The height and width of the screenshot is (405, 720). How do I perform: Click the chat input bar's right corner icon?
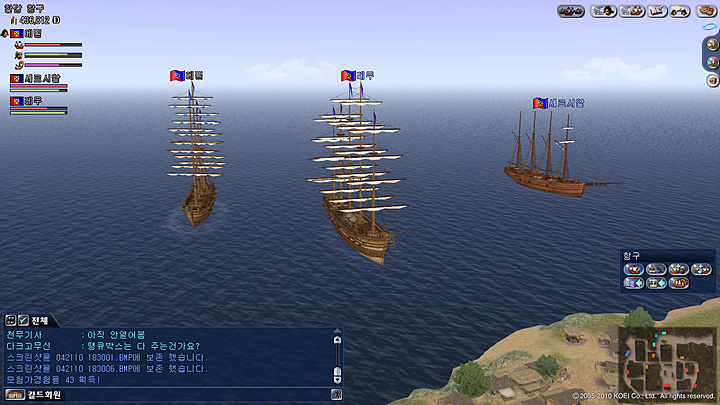(337, 394)
